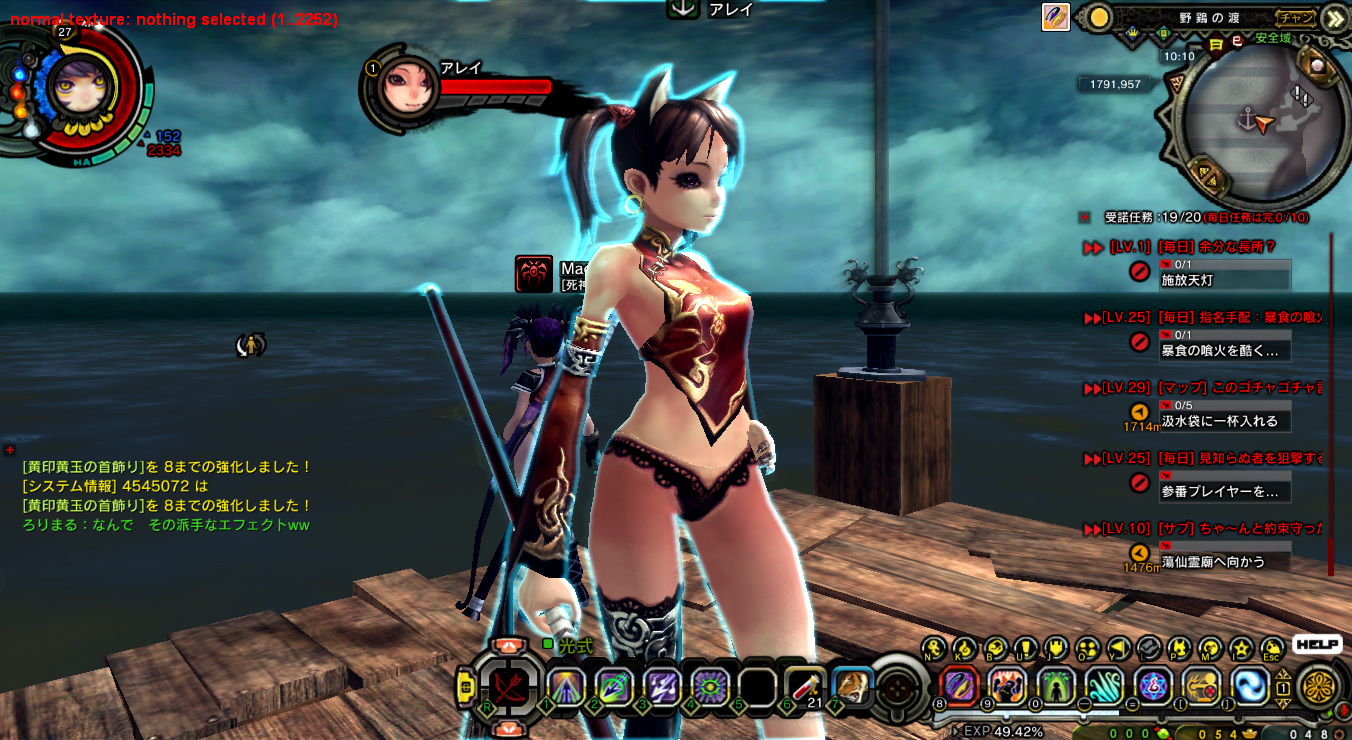The image size is (1352, 740).
Task: Open the ring item icon near the minimap
Action: (x=1056, y=17)
